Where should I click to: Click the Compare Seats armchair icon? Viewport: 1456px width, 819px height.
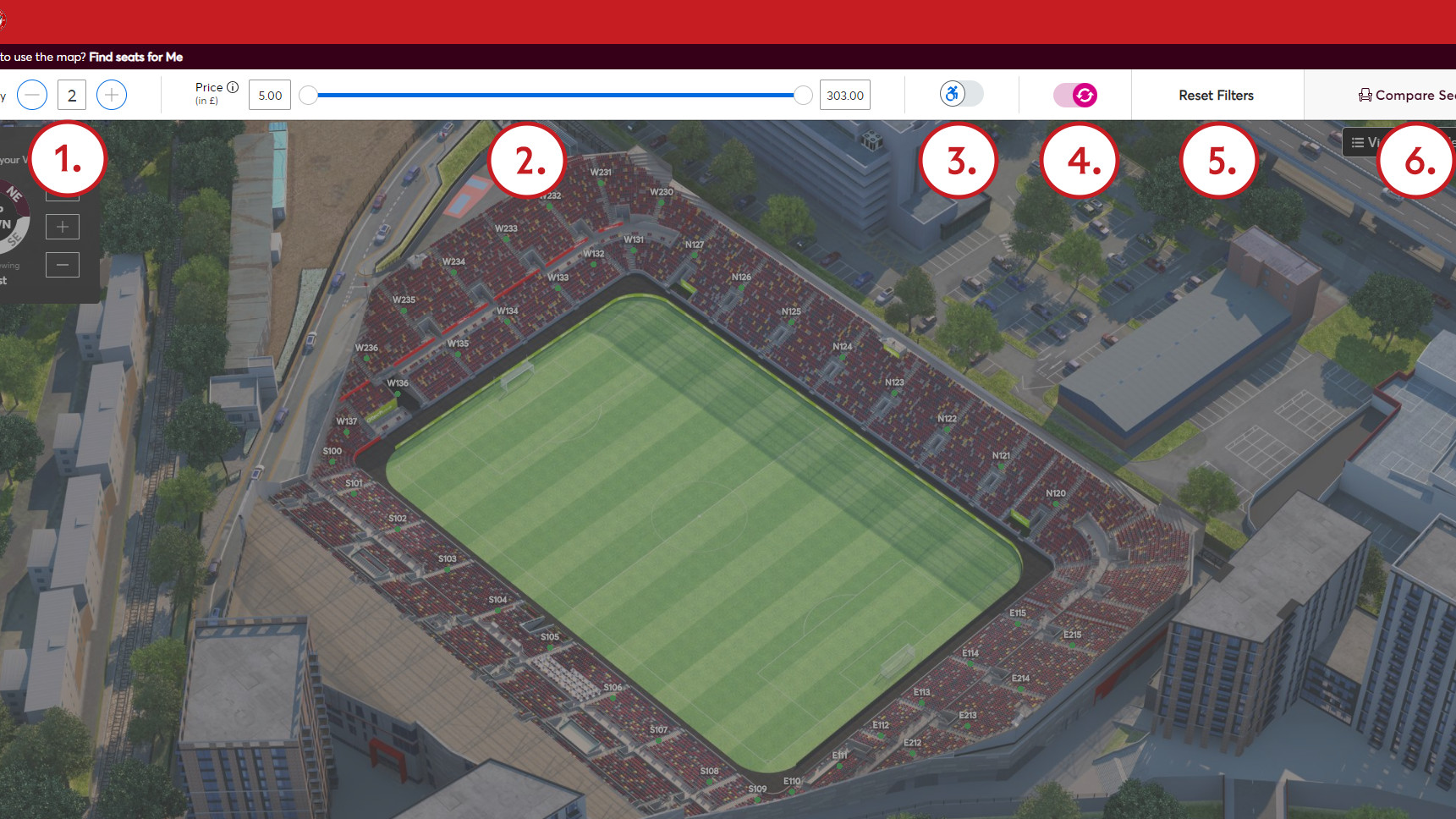click(1364, 95)
